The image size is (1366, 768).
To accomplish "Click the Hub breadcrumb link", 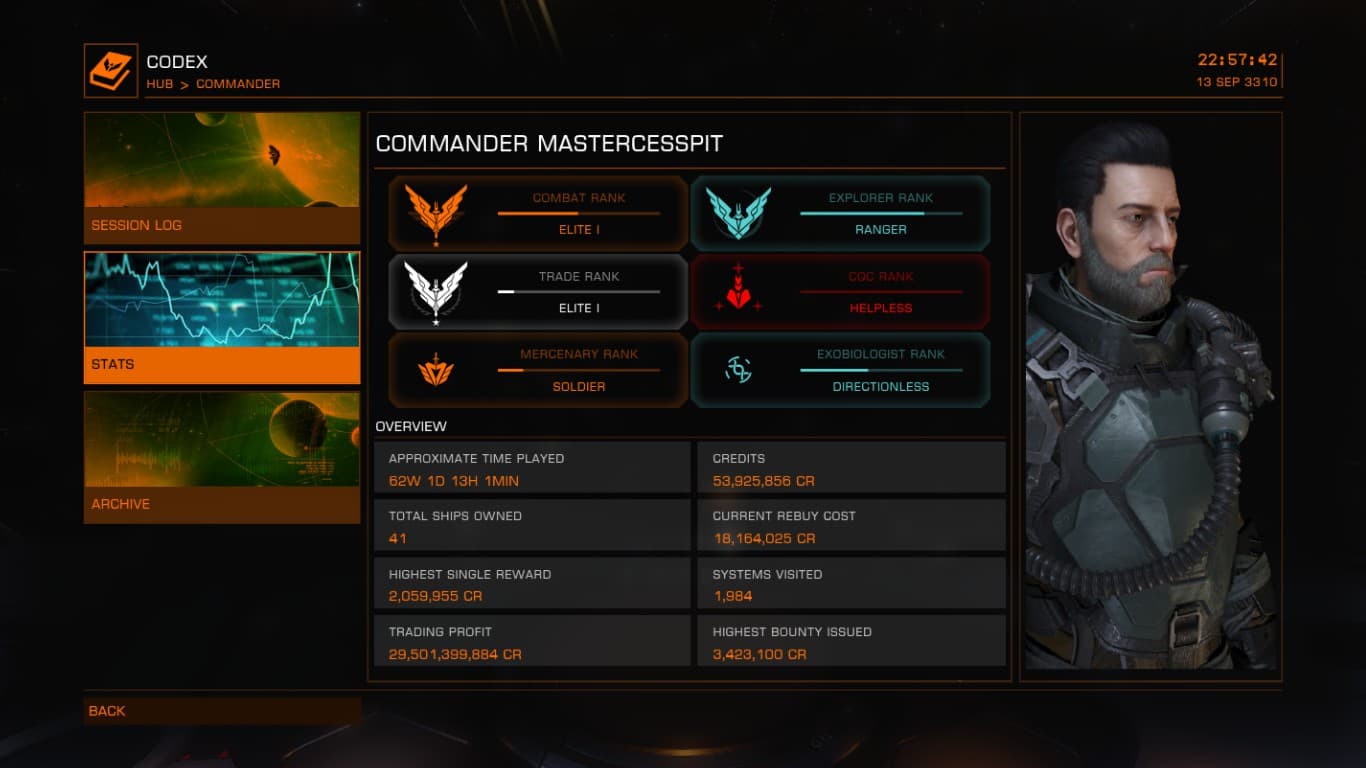I will pos(159,84).
